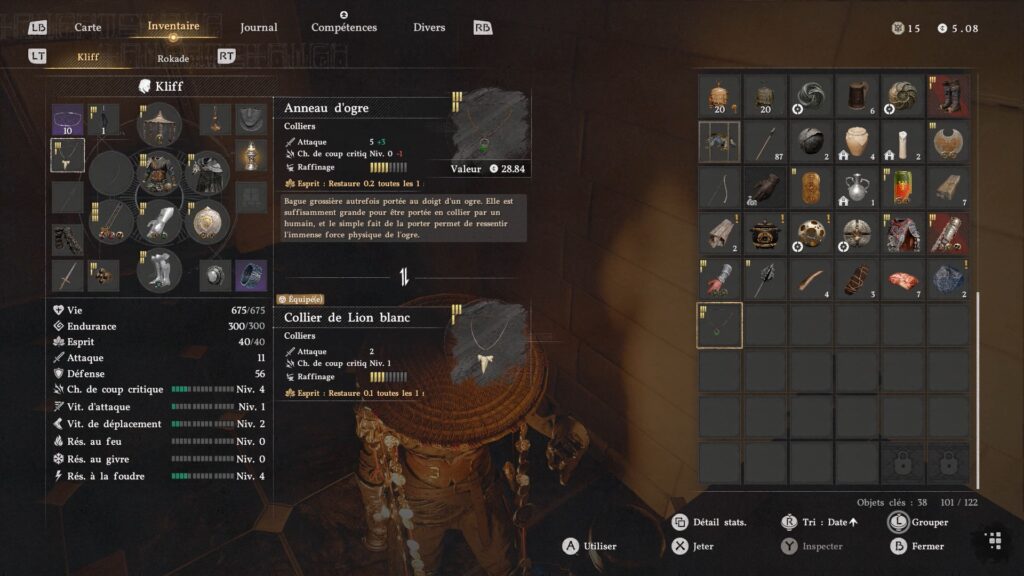Viewport: 1024px width, 576px height.
Task: Select the equipped blue ring slot
Action: click(x=251, y=274)
